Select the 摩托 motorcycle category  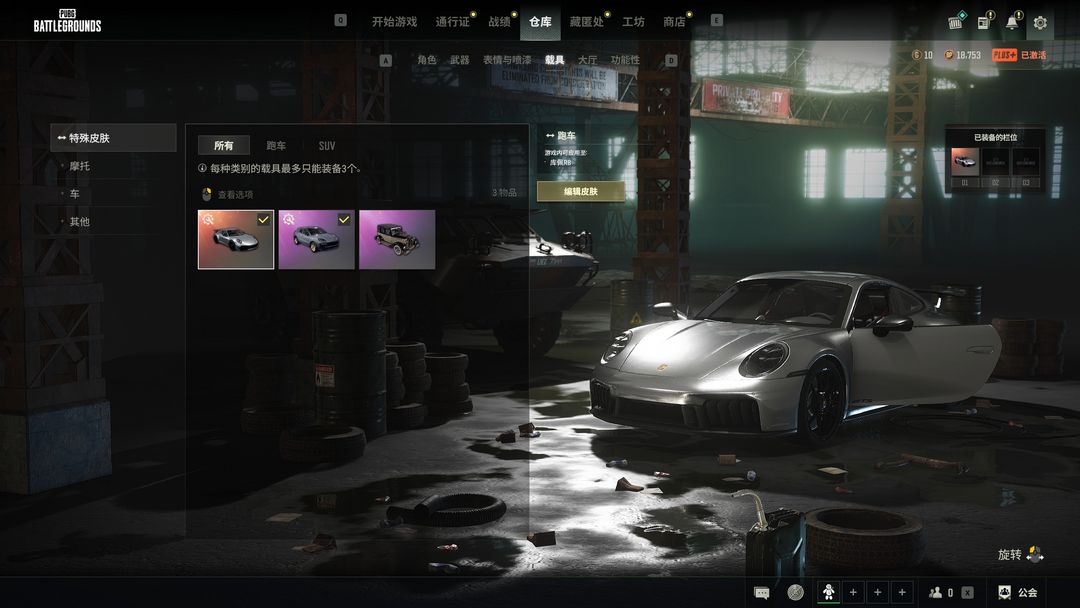pyautogui.click(x=79, y=166)
